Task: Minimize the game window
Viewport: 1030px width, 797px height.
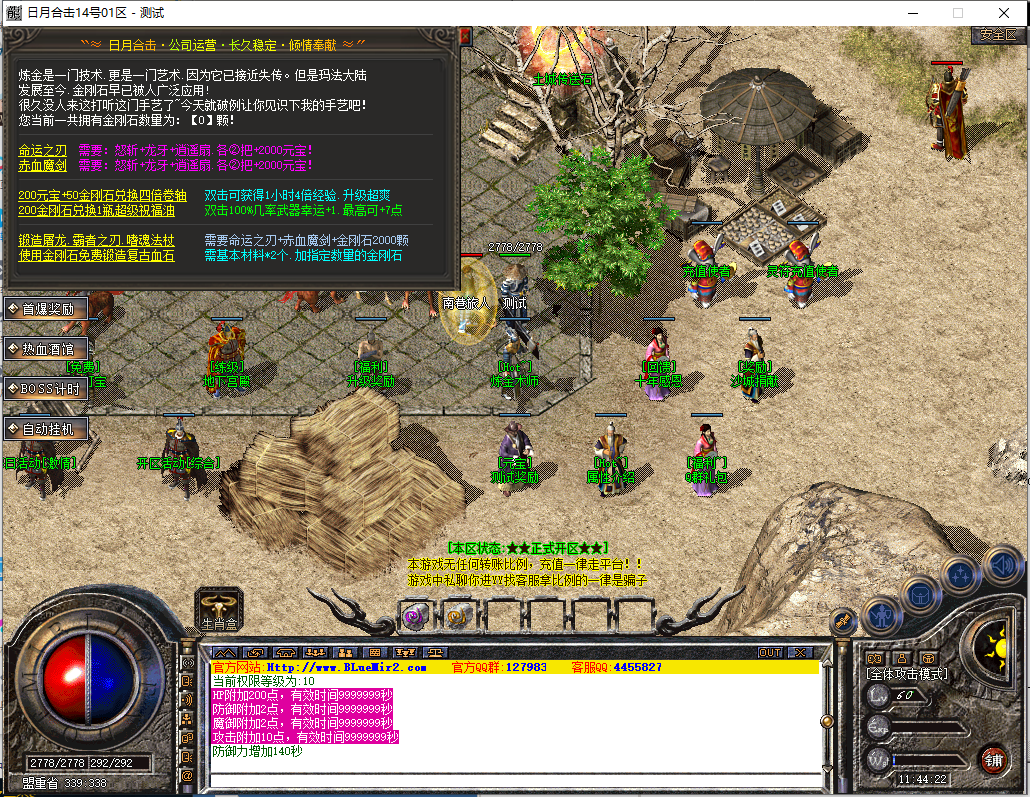Action: tap(910, 13)
